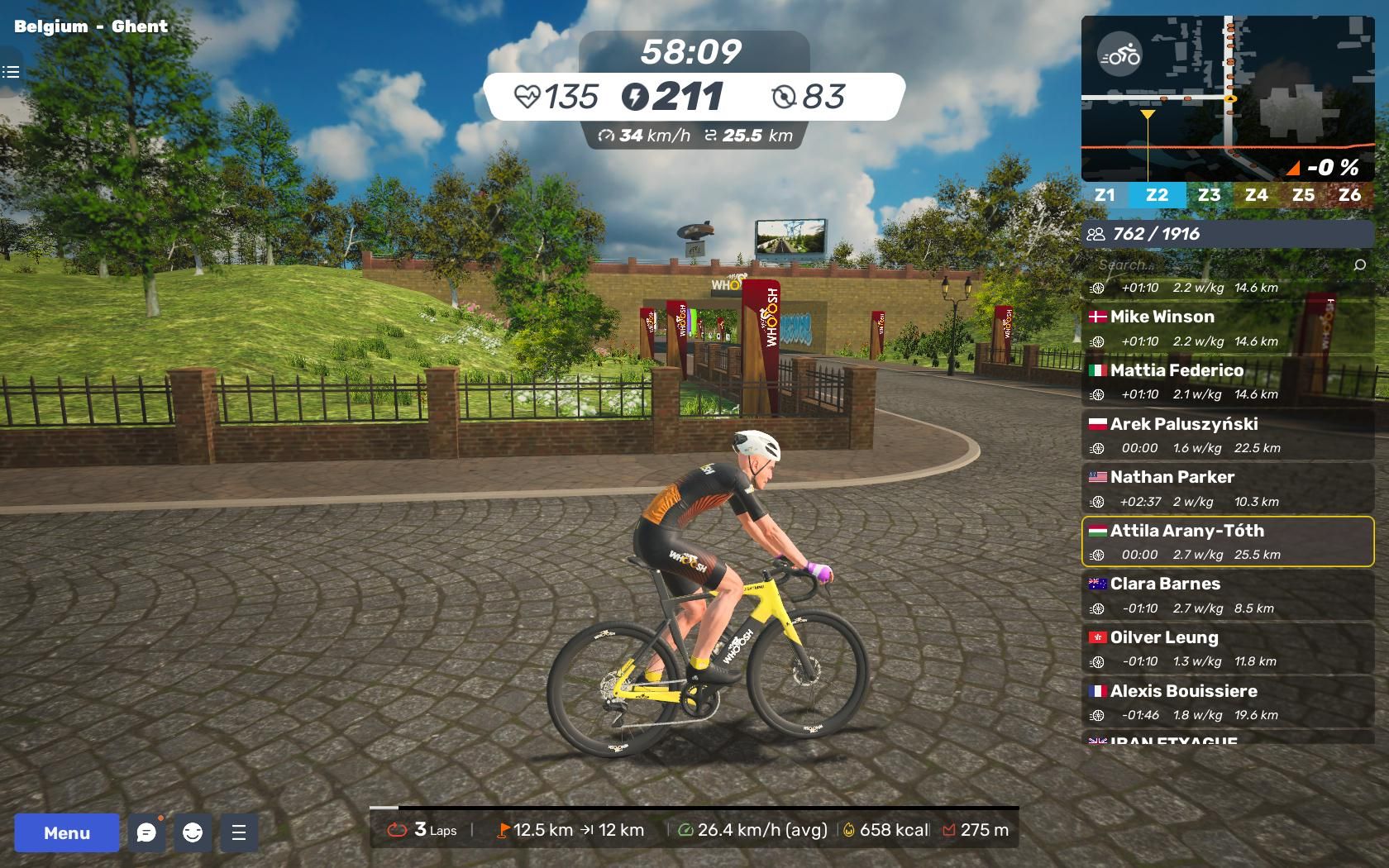Click the cyclist icon on the minimap
Image resolution: width=1389 pixels, height=868 pixels.
[1119, 56]
